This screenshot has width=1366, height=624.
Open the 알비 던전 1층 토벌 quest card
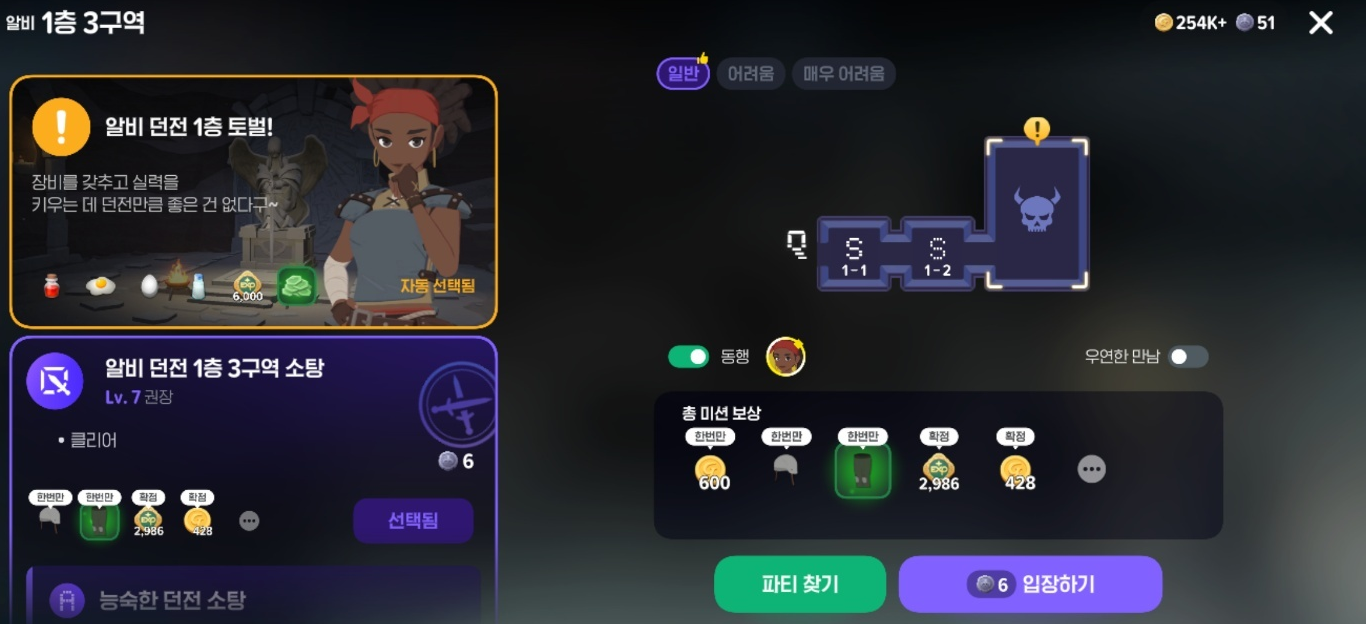253,202
